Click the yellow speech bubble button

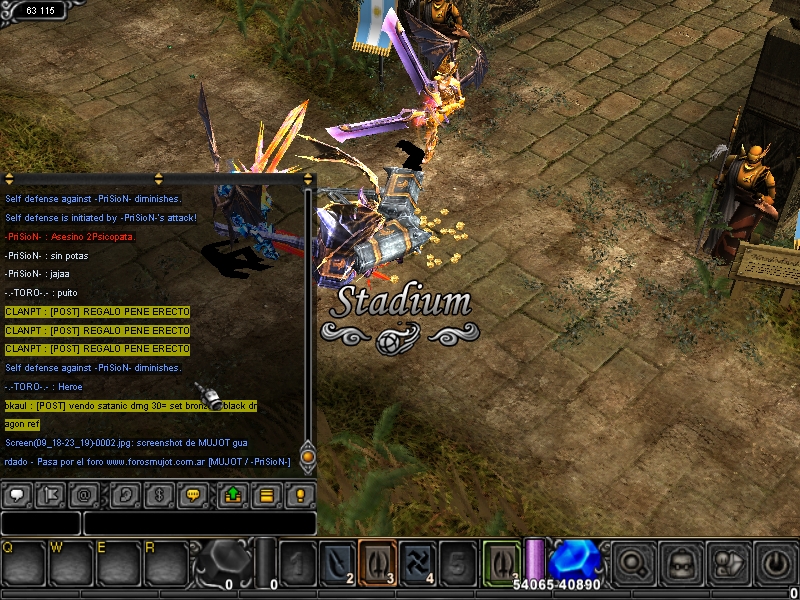194,495
